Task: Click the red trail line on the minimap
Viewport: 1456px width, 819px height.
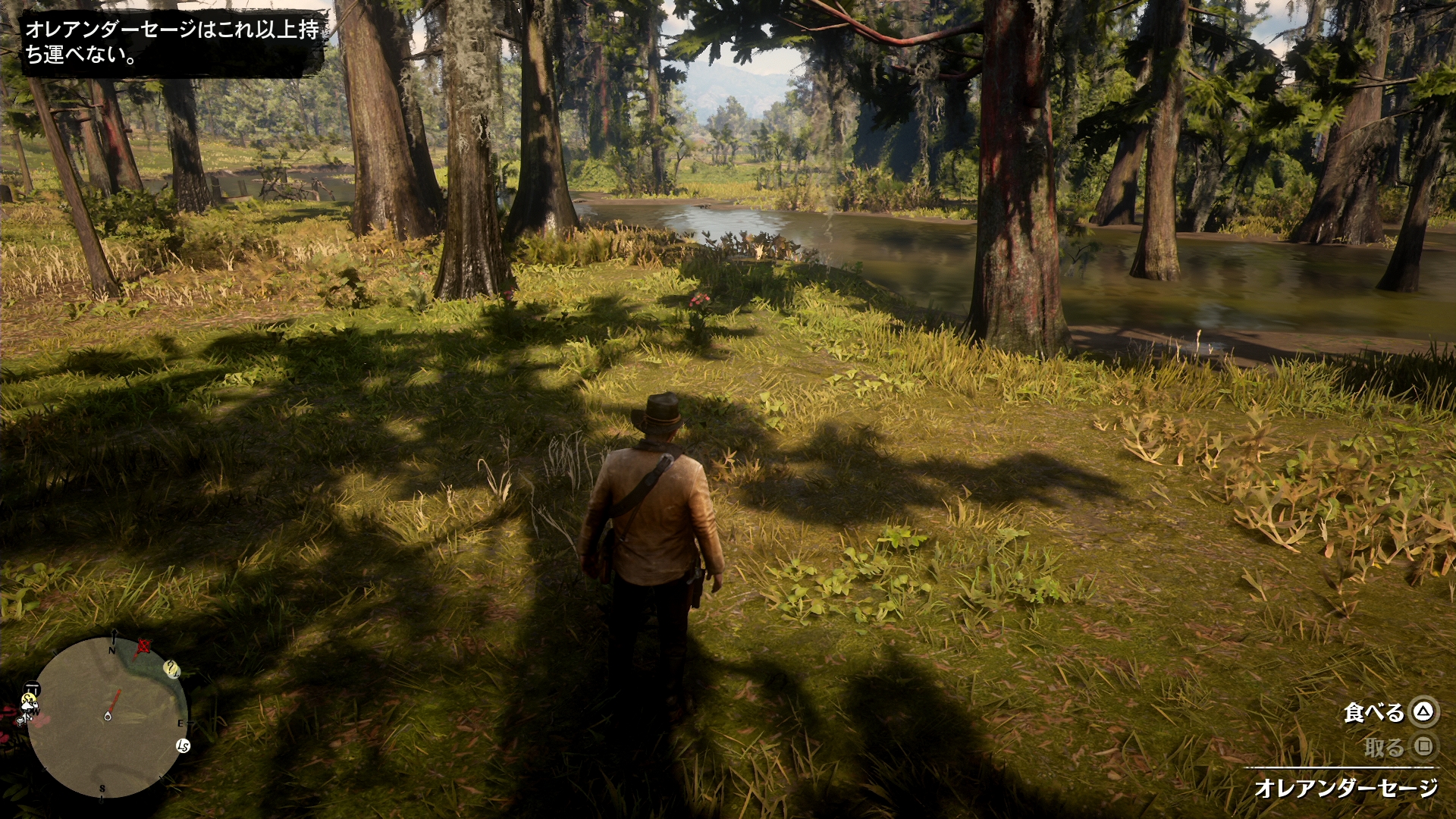Action: coord(115,701)
